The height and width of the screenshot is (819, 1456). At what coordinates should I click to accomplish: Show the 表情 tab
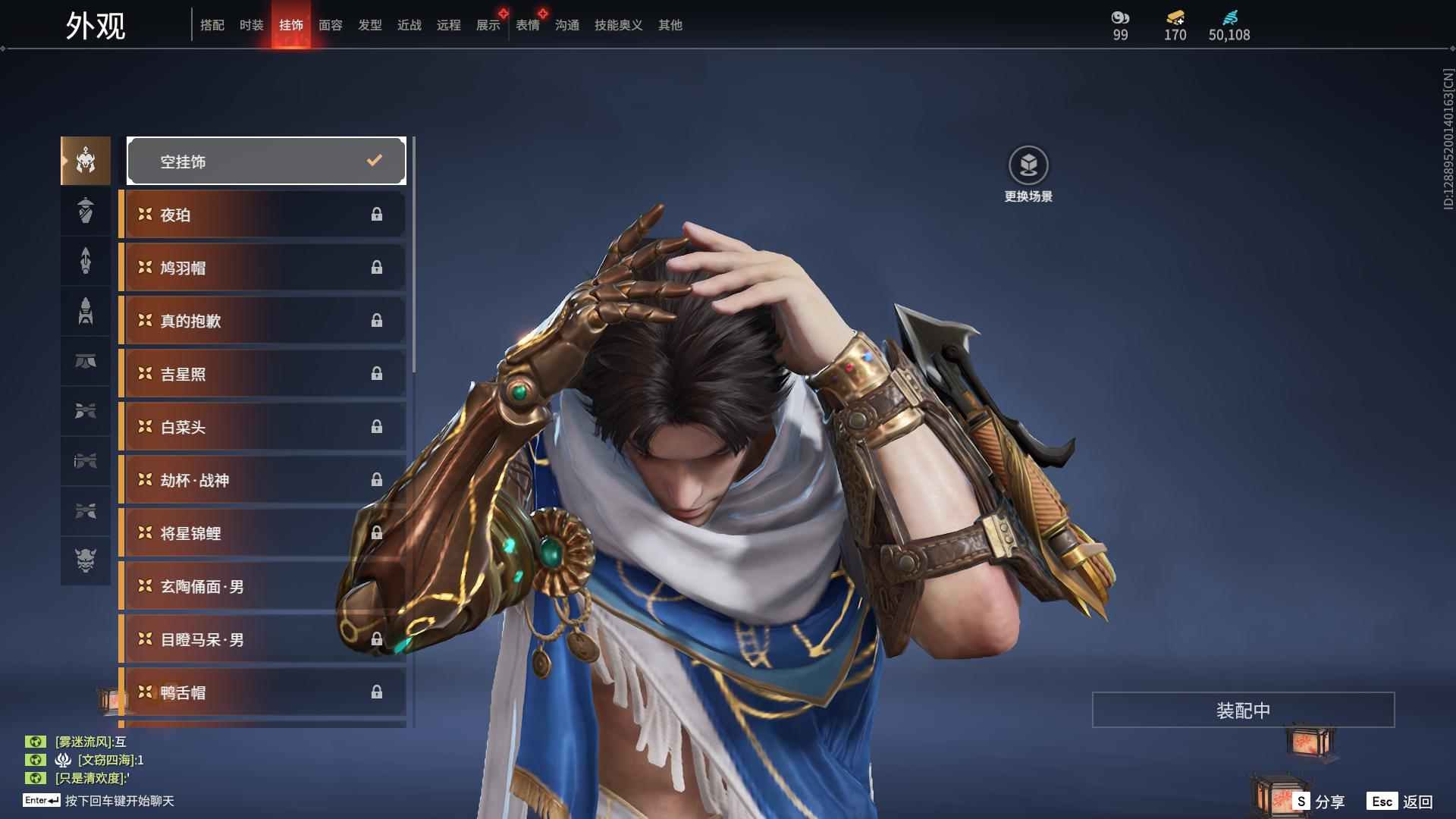[x=528, y=25]
